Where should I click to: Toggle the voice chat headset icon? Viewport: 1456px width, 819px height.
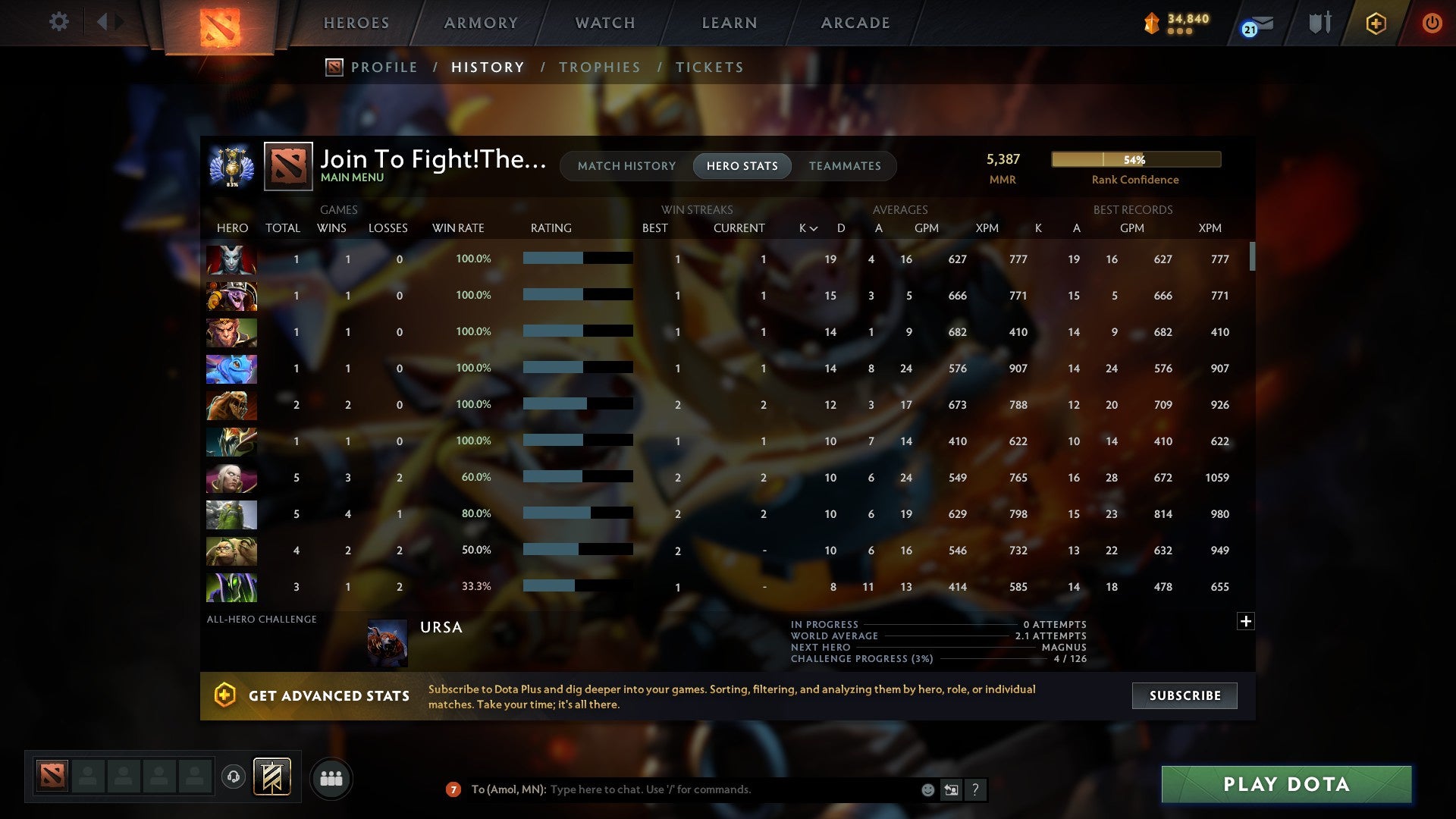234,777
